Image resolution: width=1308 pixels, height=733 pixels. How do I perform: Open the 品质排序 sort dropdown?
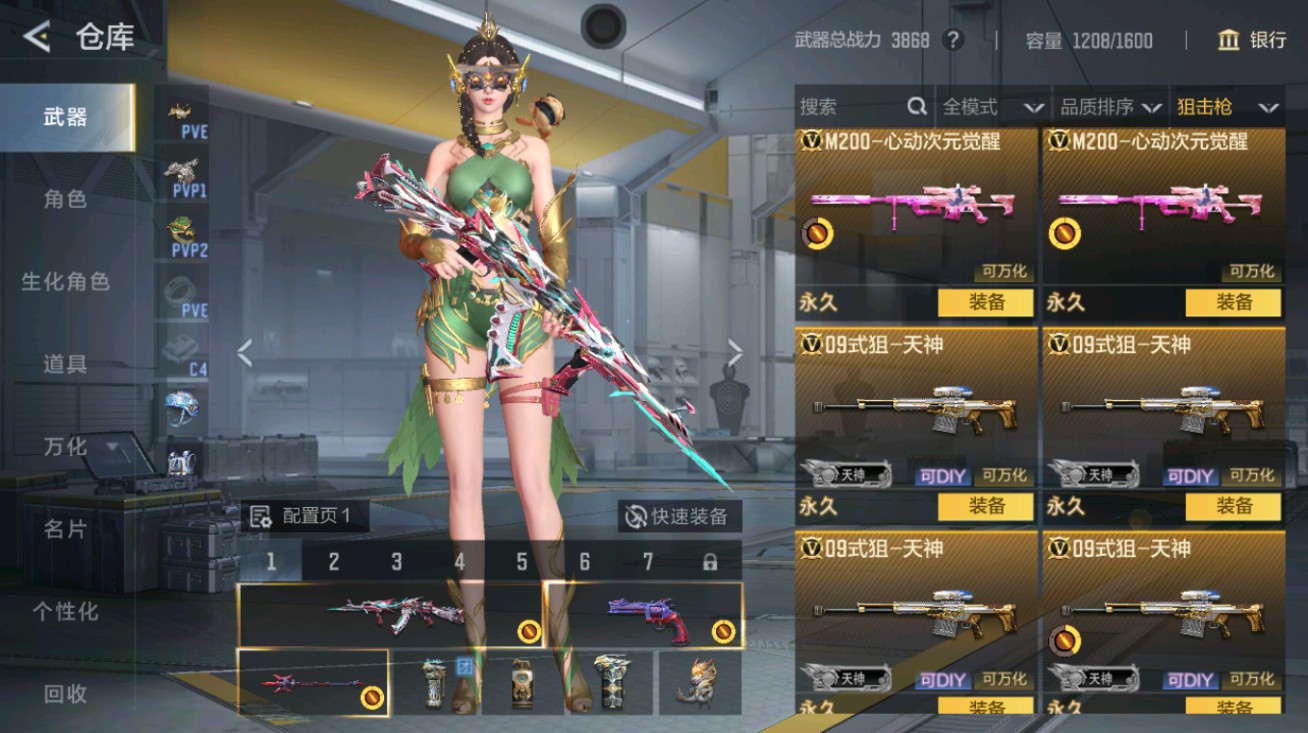(x=1110, y=107)
